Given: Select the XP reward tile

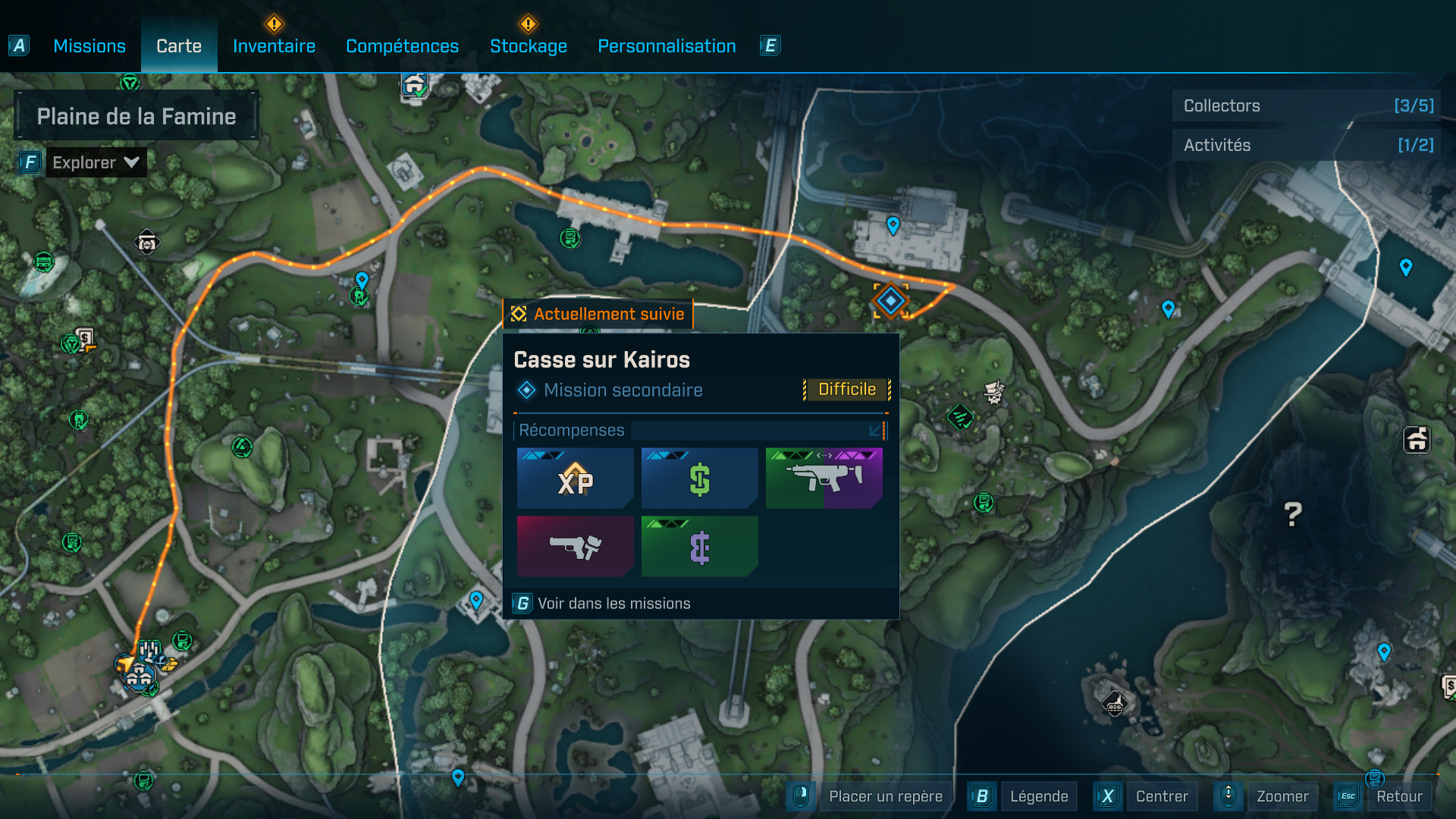Looking at the screenshot, I should [575, 479].
